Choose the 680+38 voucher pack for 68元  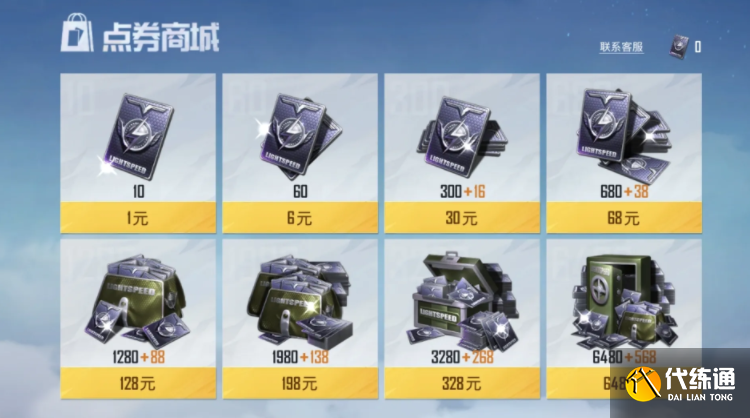point(623,215)
